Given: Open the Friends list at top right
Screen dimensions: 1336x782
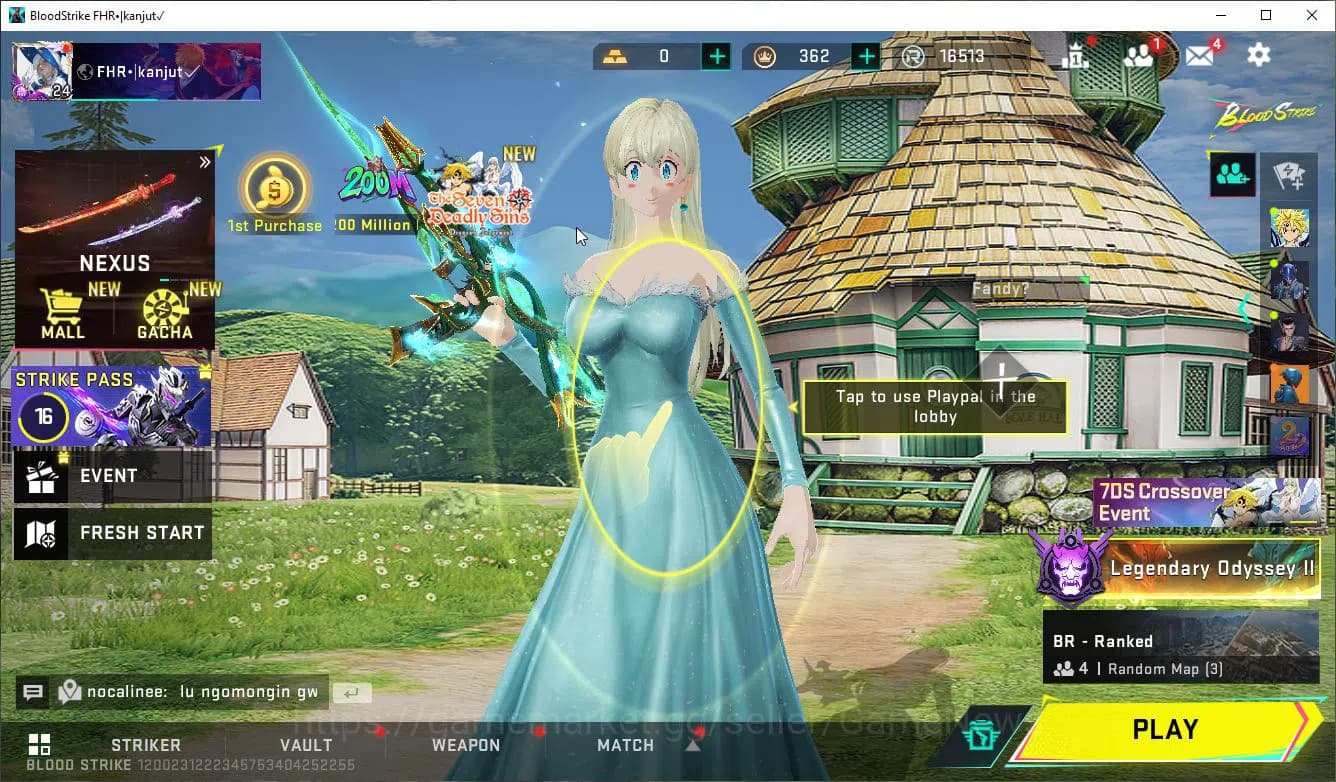Looking at the screenshot, I should (x=1140, y=55).
